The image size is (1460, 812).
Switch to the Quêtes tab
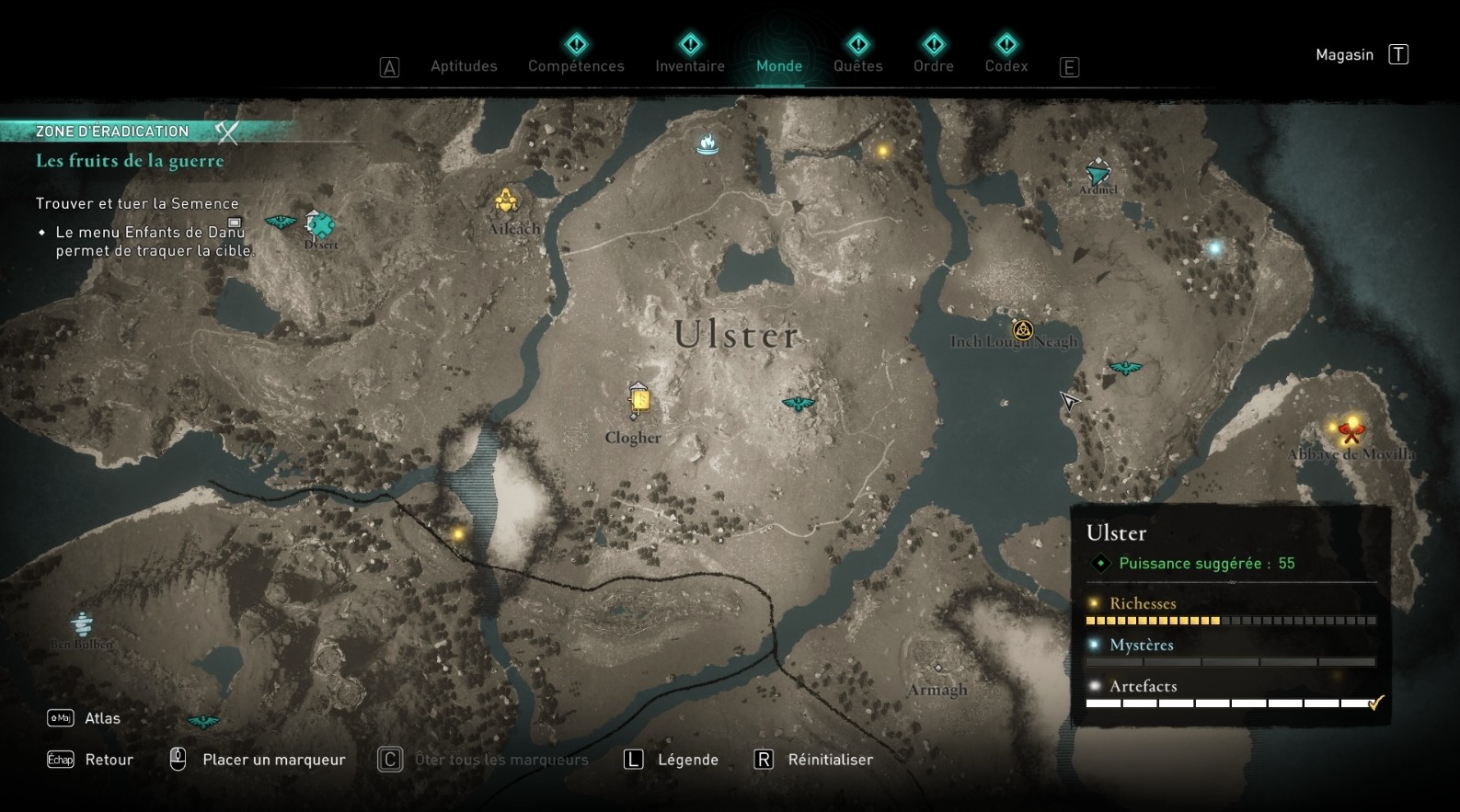click(x=857, y=65)
